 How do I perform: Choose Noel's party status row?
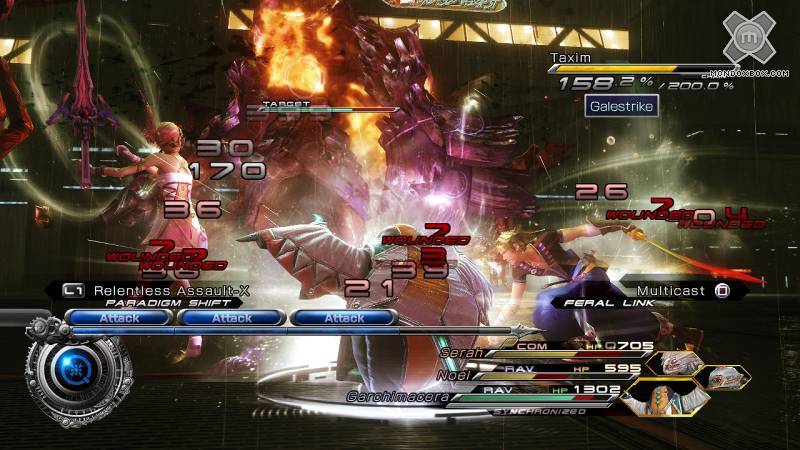point(453,375)
